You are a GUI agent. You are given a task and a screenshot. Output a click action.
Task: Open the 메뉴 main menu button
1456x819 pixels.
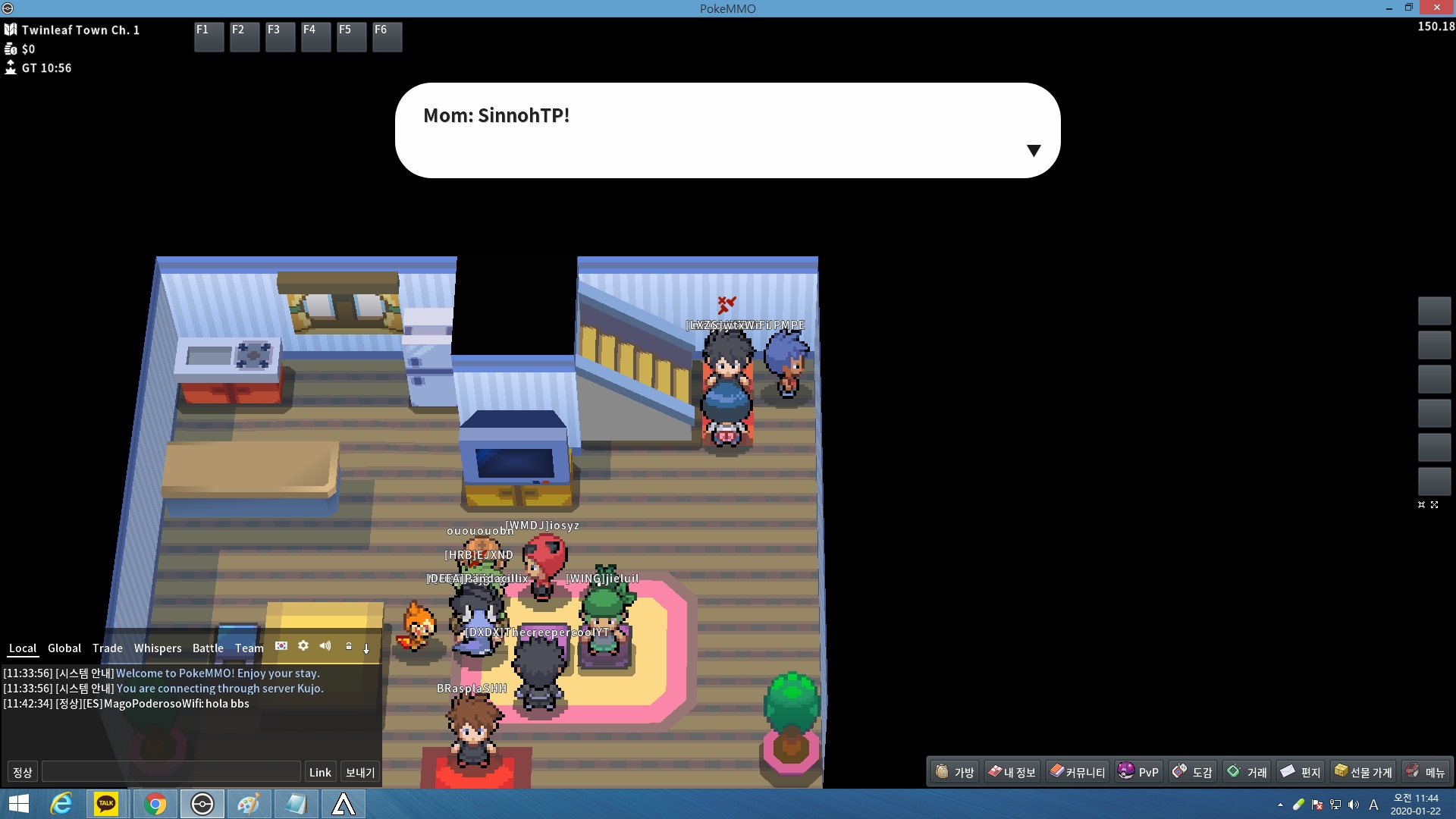click(1426, 772)
